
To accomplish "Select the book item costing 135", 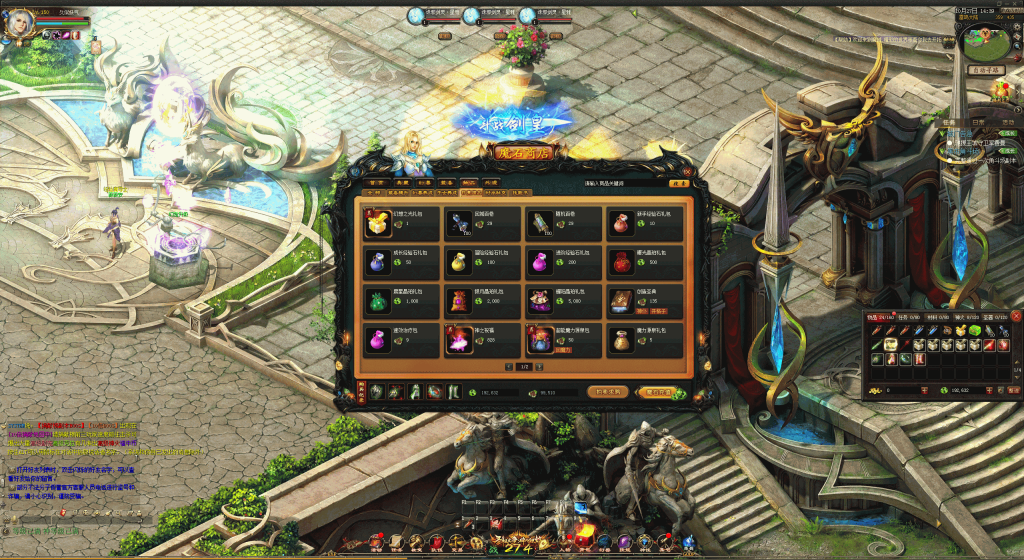I will tap(623, 301).
